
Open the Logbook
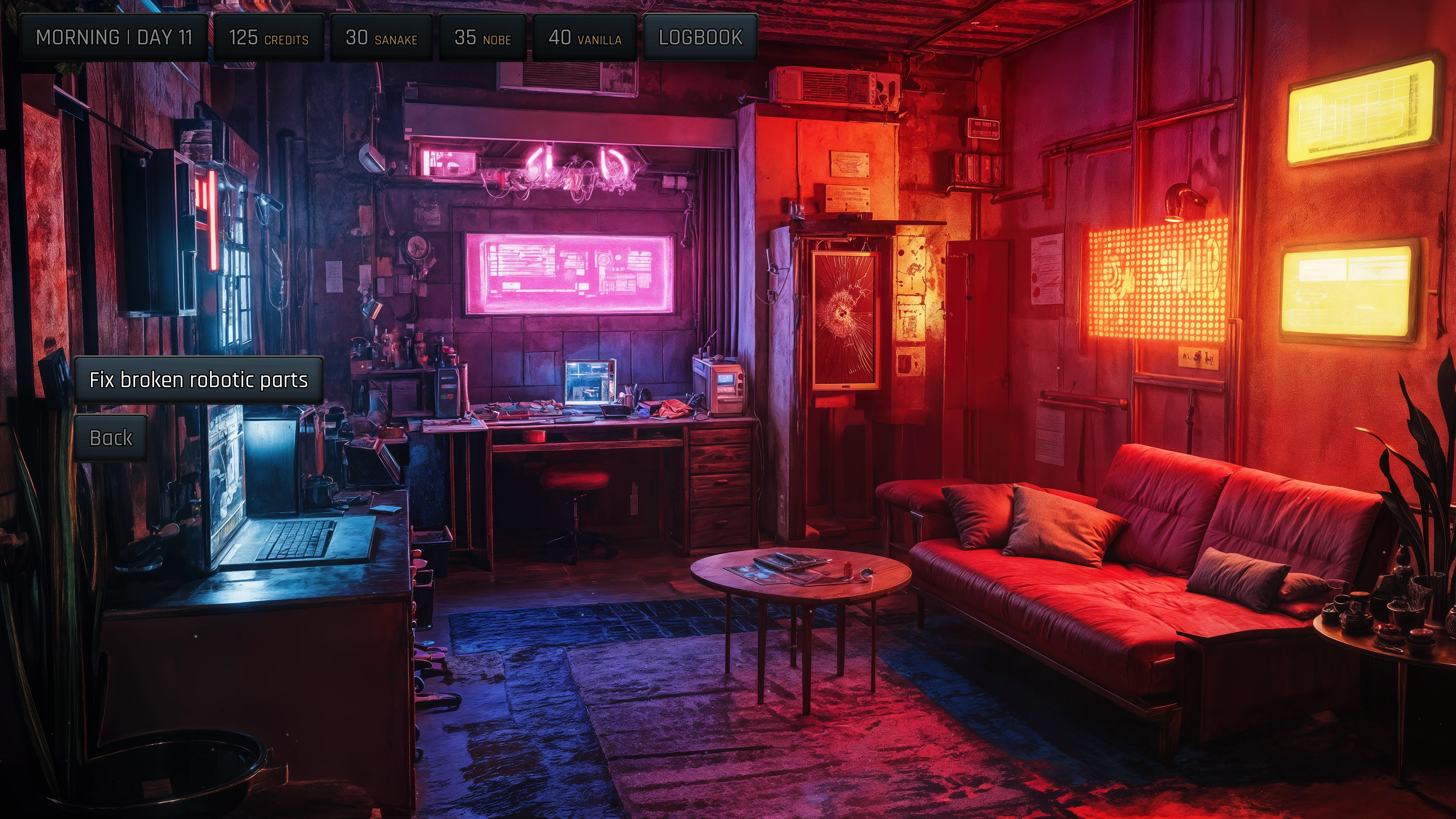pos(700,37)
